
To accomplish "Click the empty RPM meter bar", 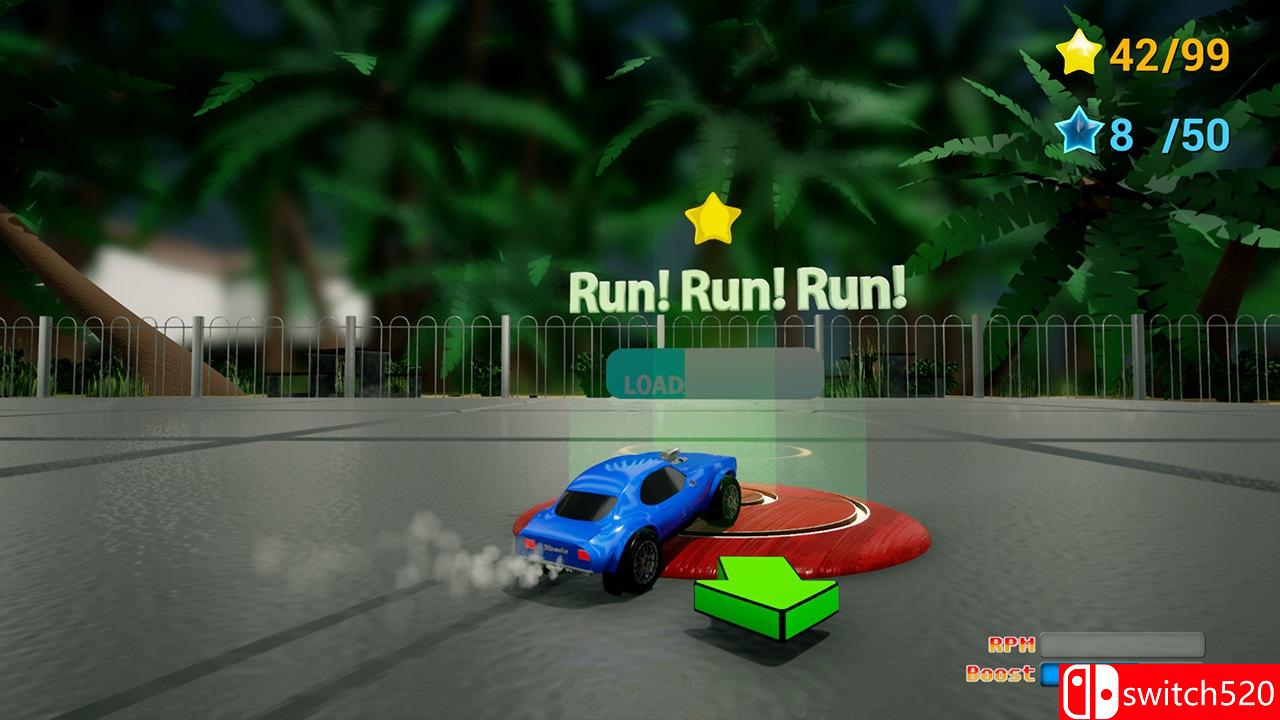I will point(1120,647).
